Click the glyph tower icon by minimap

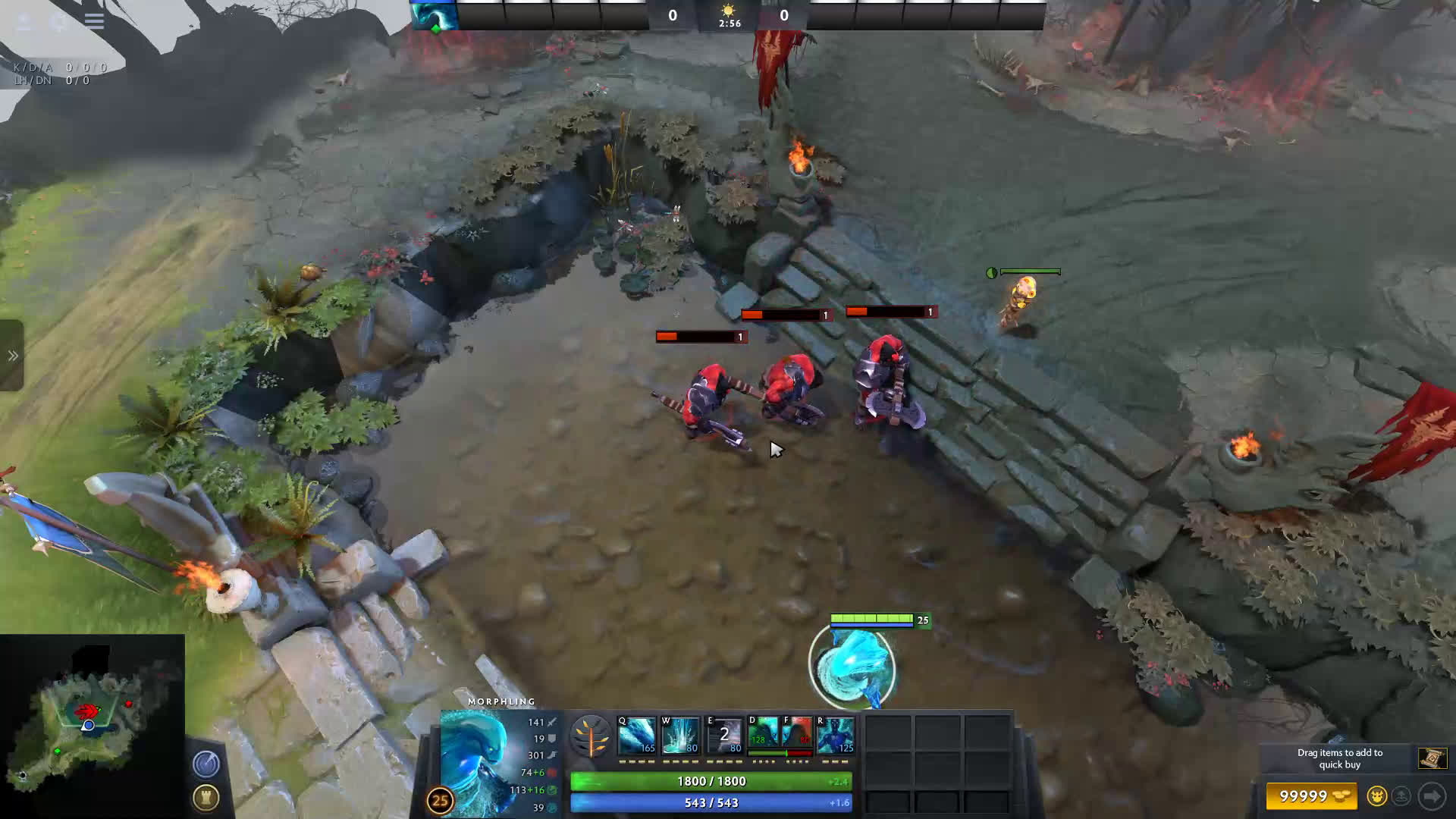pos(206,797)
